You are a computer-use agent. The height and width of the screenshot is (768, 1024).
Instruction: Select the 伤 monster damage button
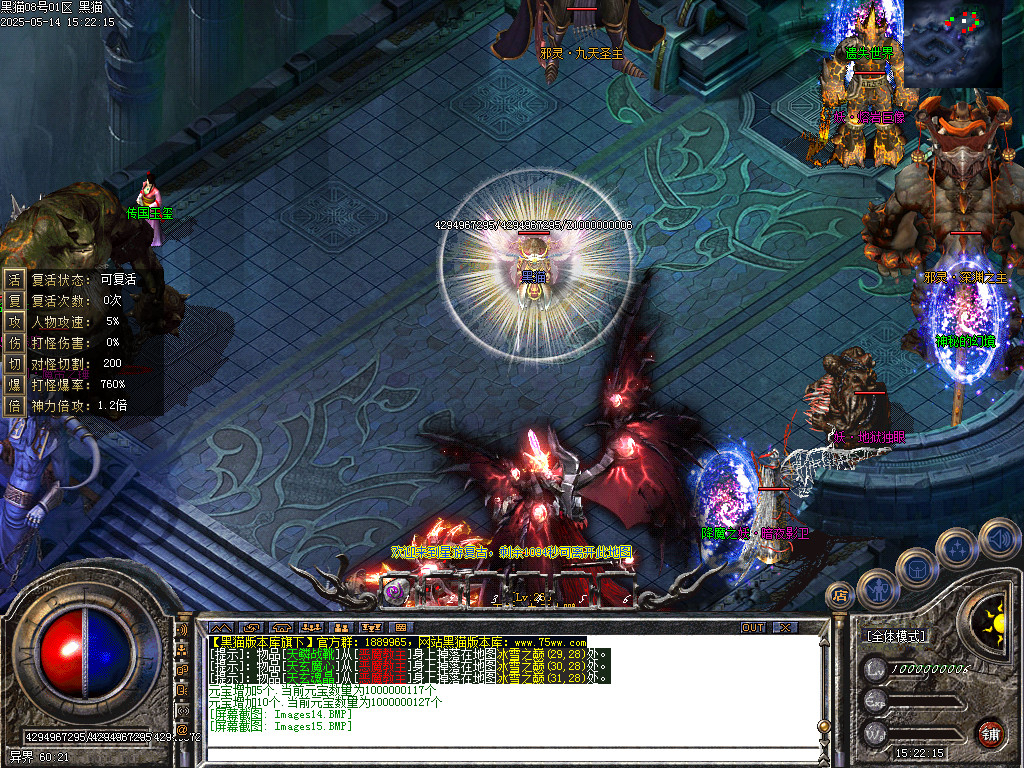coord(15,342)
